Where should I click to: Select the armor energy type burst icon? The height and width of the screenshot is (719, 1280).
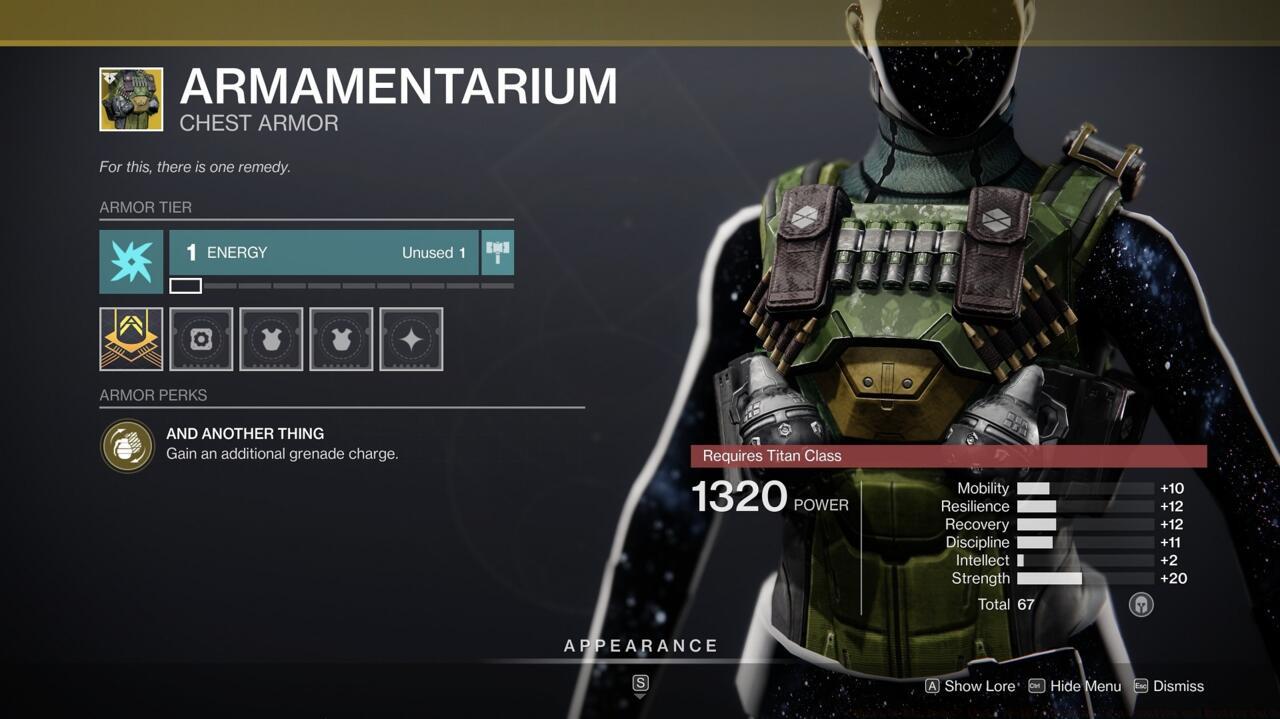(x=131, y=261)
